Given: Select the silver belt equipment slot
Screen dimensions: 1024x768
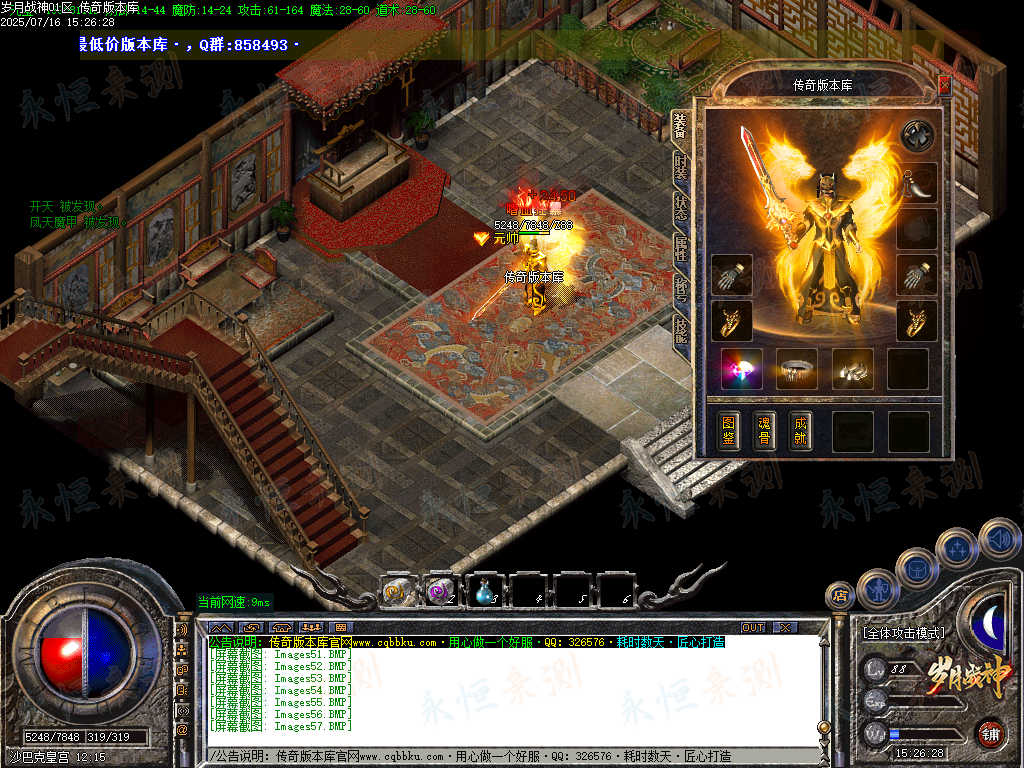Looking at the screenshot, I should [797, 369].
